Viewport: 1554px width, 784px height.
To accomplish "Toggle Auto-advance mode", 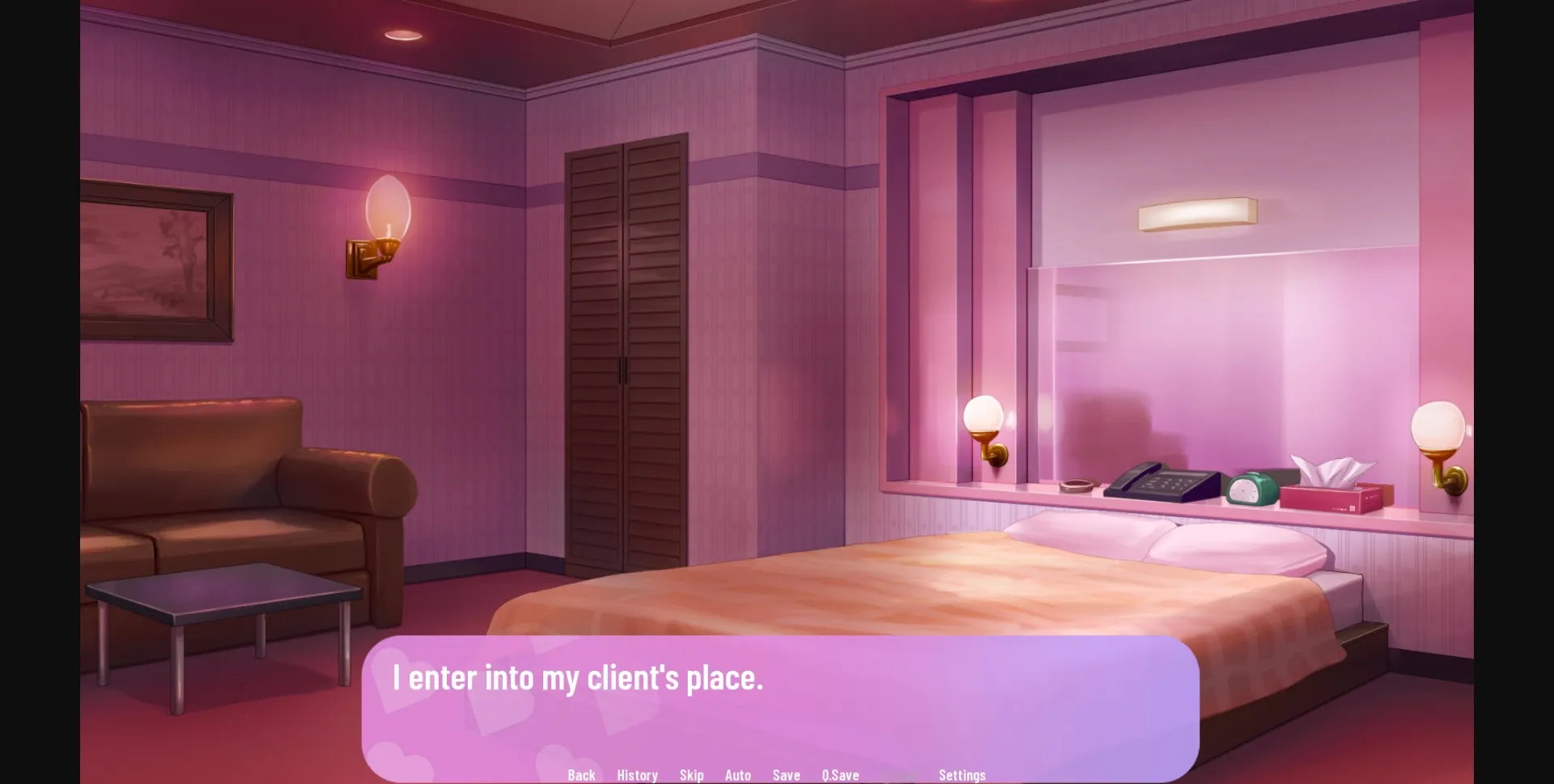I will pos(738,774).
